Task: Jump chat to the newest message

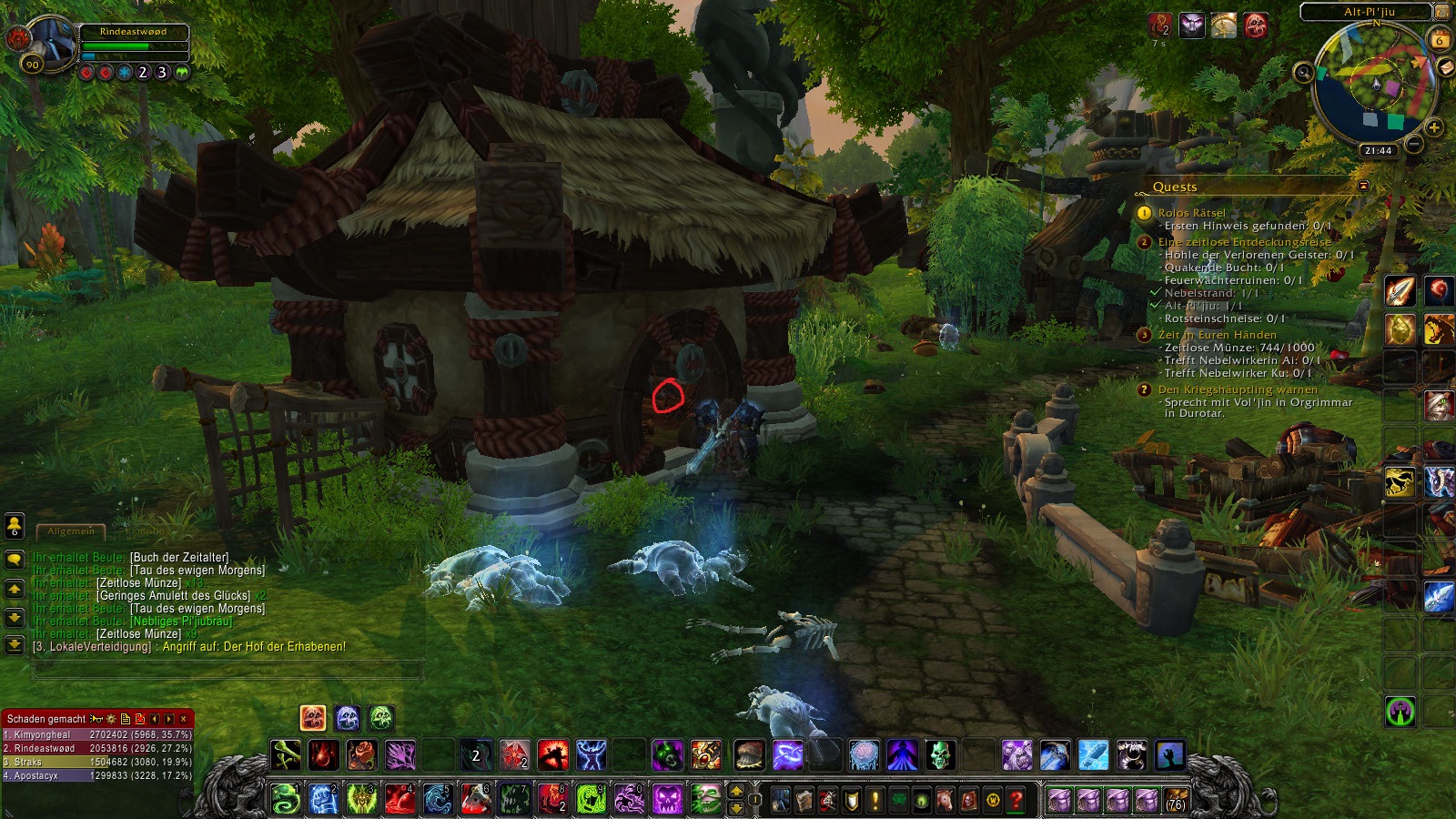Action: (15, 645)
